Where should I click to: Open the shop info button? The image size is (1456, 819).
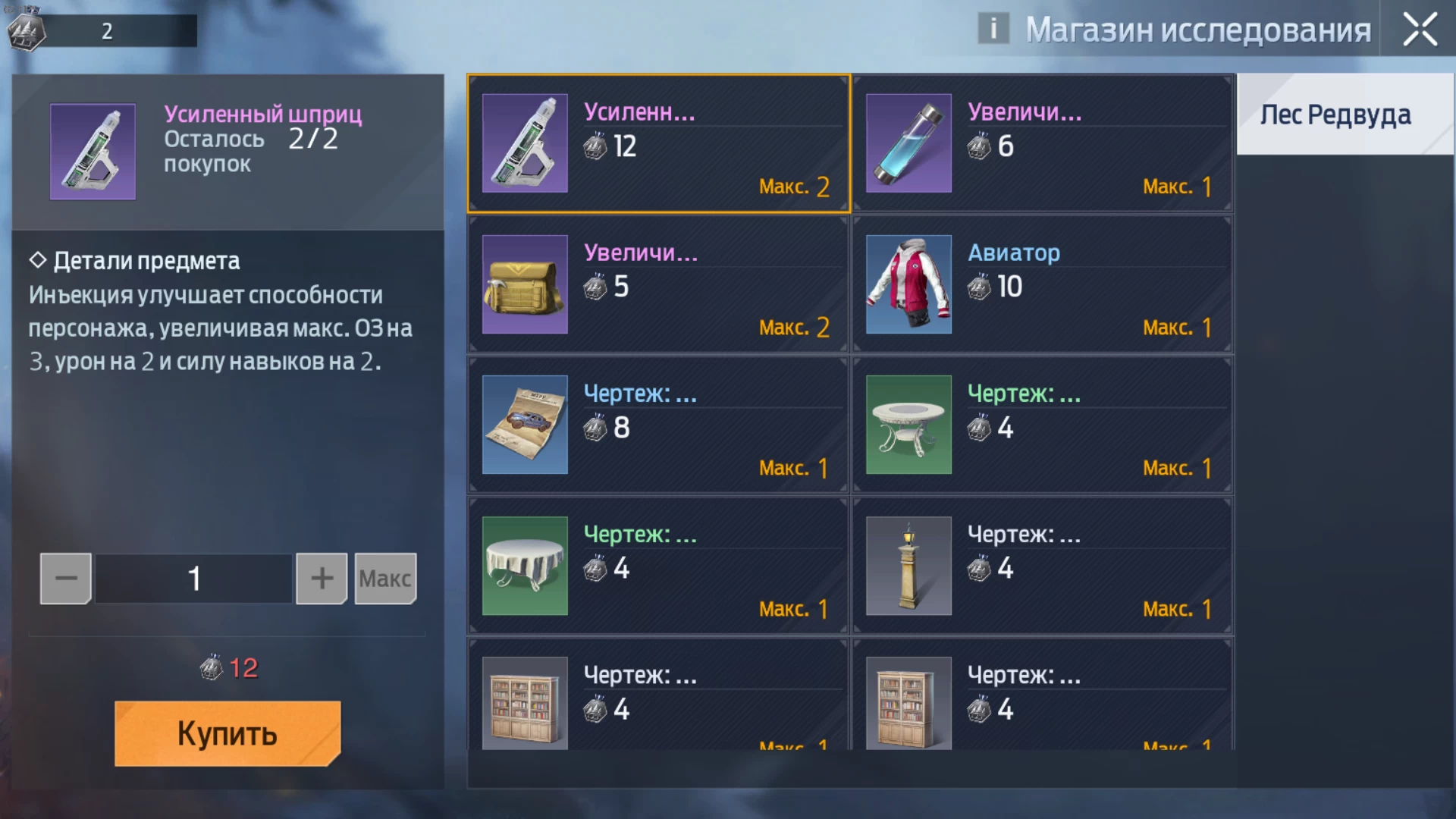point(993,29)
